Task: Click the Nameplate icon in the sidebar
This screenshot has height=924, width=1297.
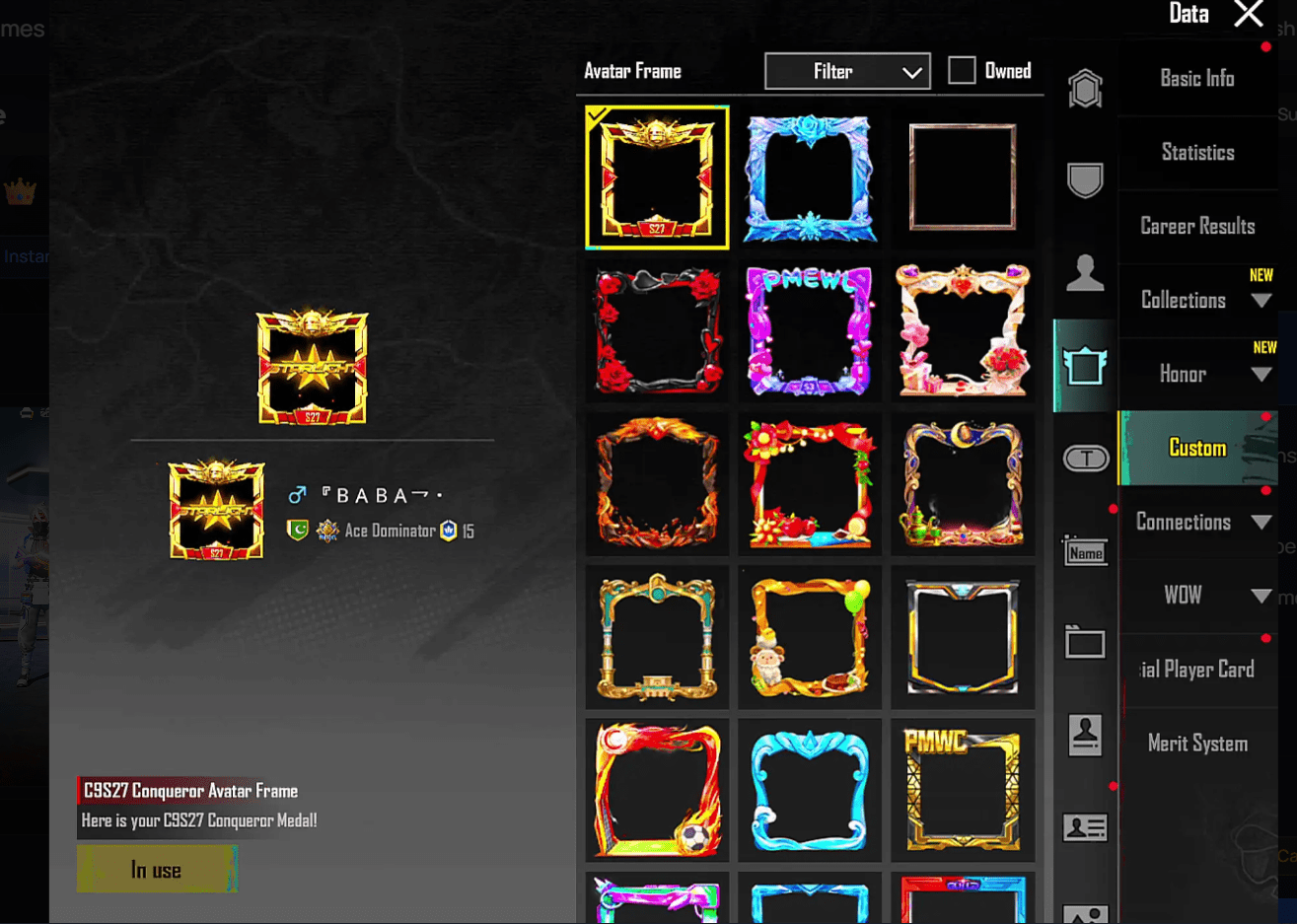Action: pos(1084,553)
